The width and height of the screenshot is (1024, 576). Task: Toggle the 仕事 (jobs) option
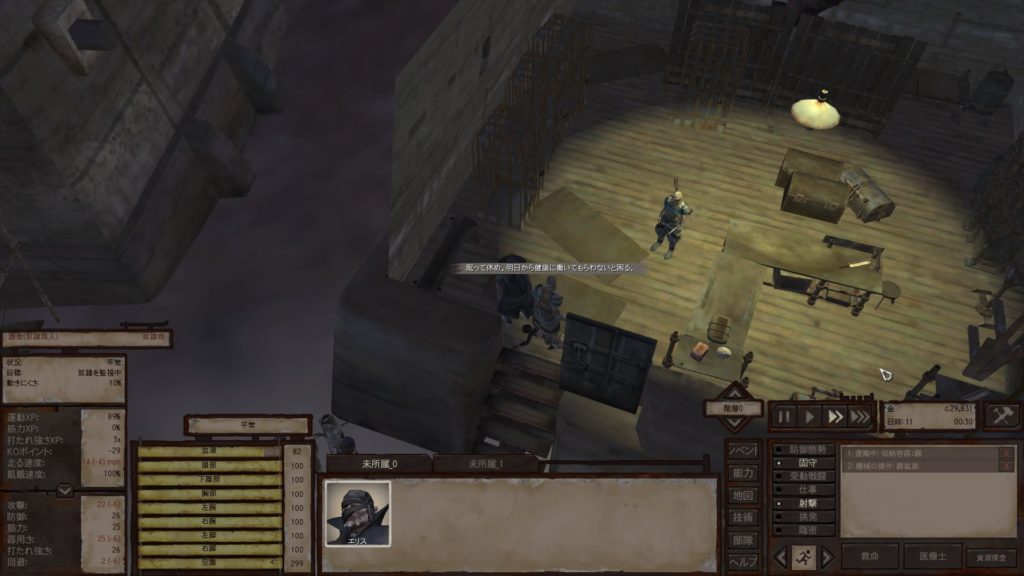[803, 491]
